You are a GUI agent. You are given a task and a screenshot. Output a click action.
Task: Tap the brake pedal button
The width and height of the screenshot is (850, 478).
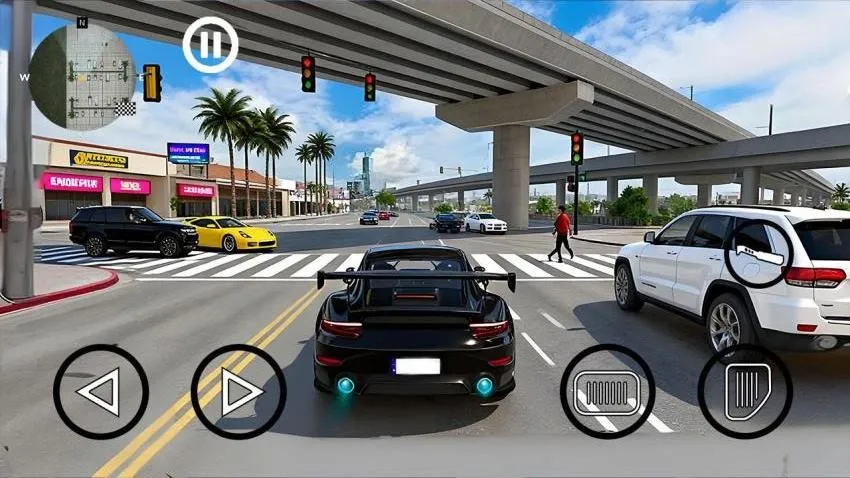click(x=607, y=391)
